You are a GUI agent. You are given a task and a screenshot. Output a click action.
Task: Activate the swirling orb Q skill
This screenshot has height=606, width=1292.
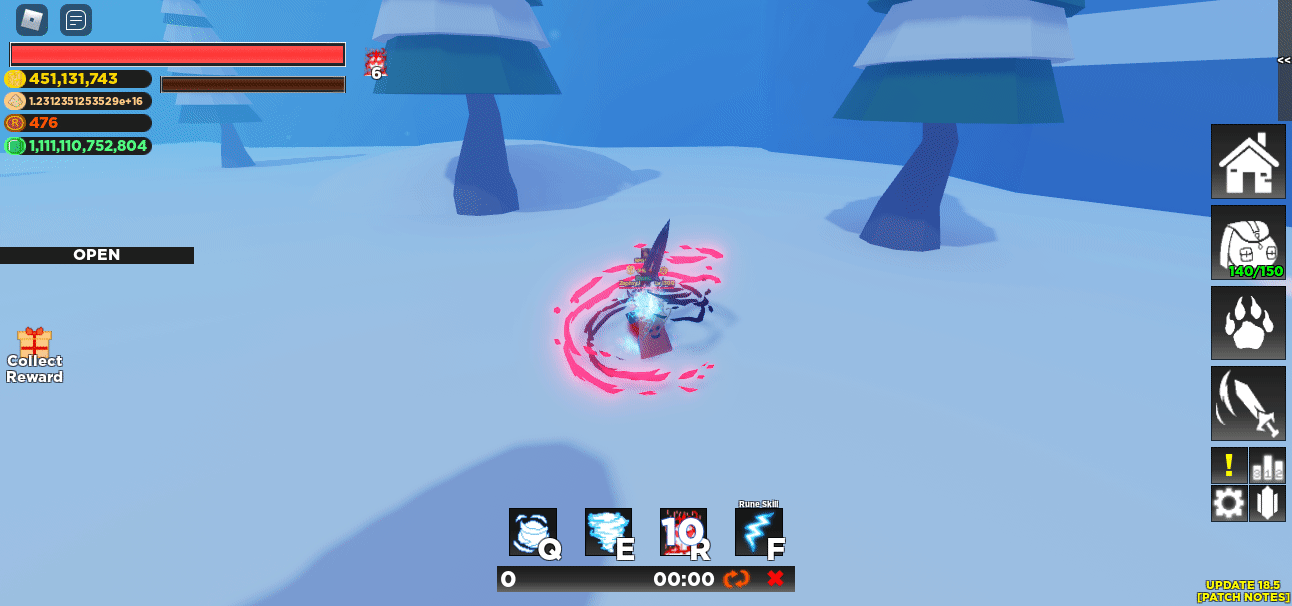click(x=533, y=532)
